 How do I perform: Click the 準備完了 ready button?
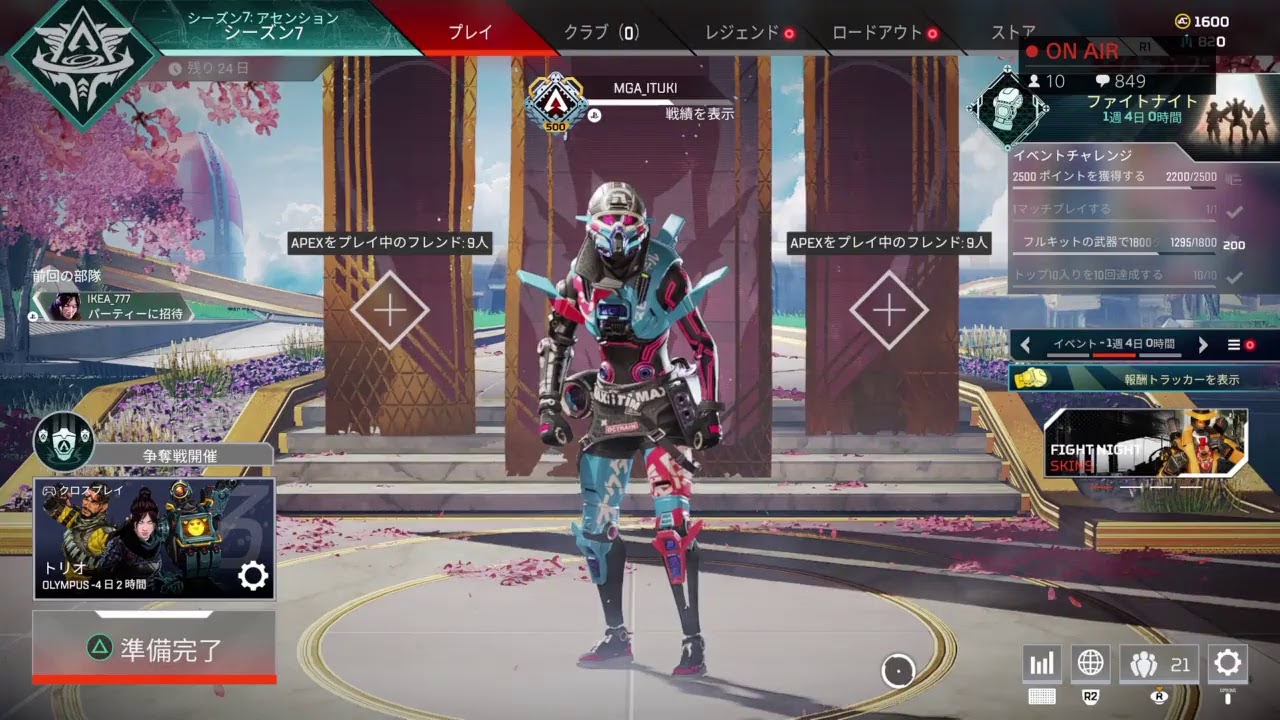[x=154, y=648]
